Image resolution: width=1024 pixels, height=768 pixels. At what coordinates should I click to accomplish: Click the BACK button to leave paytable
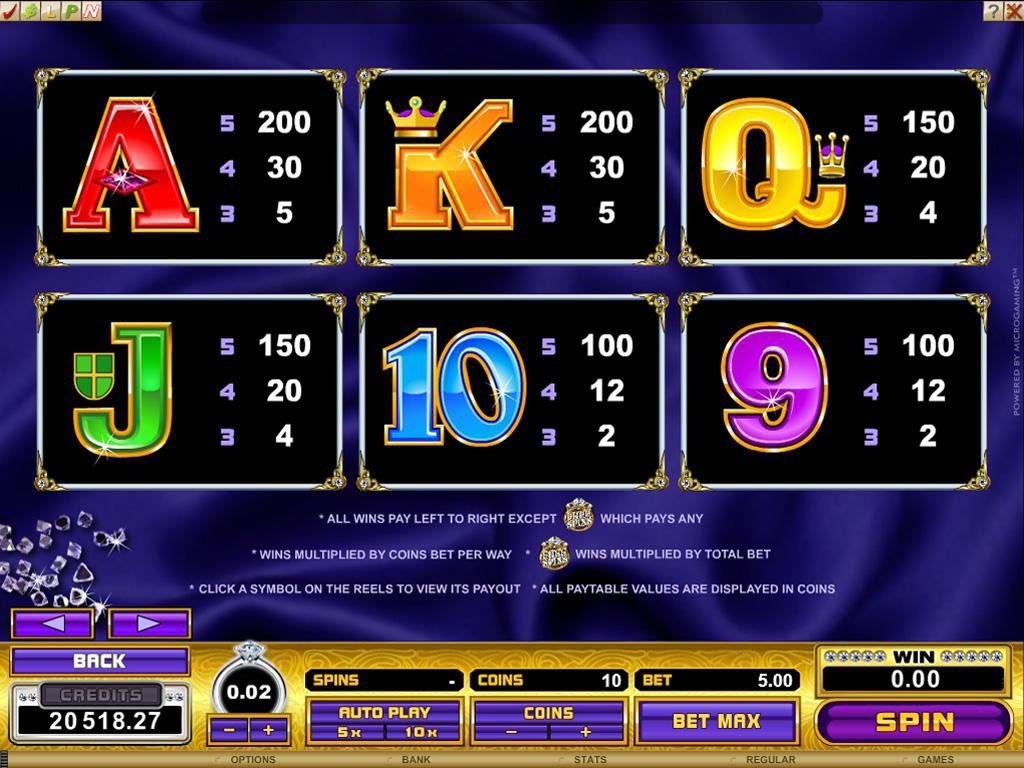tap(99, 661)
